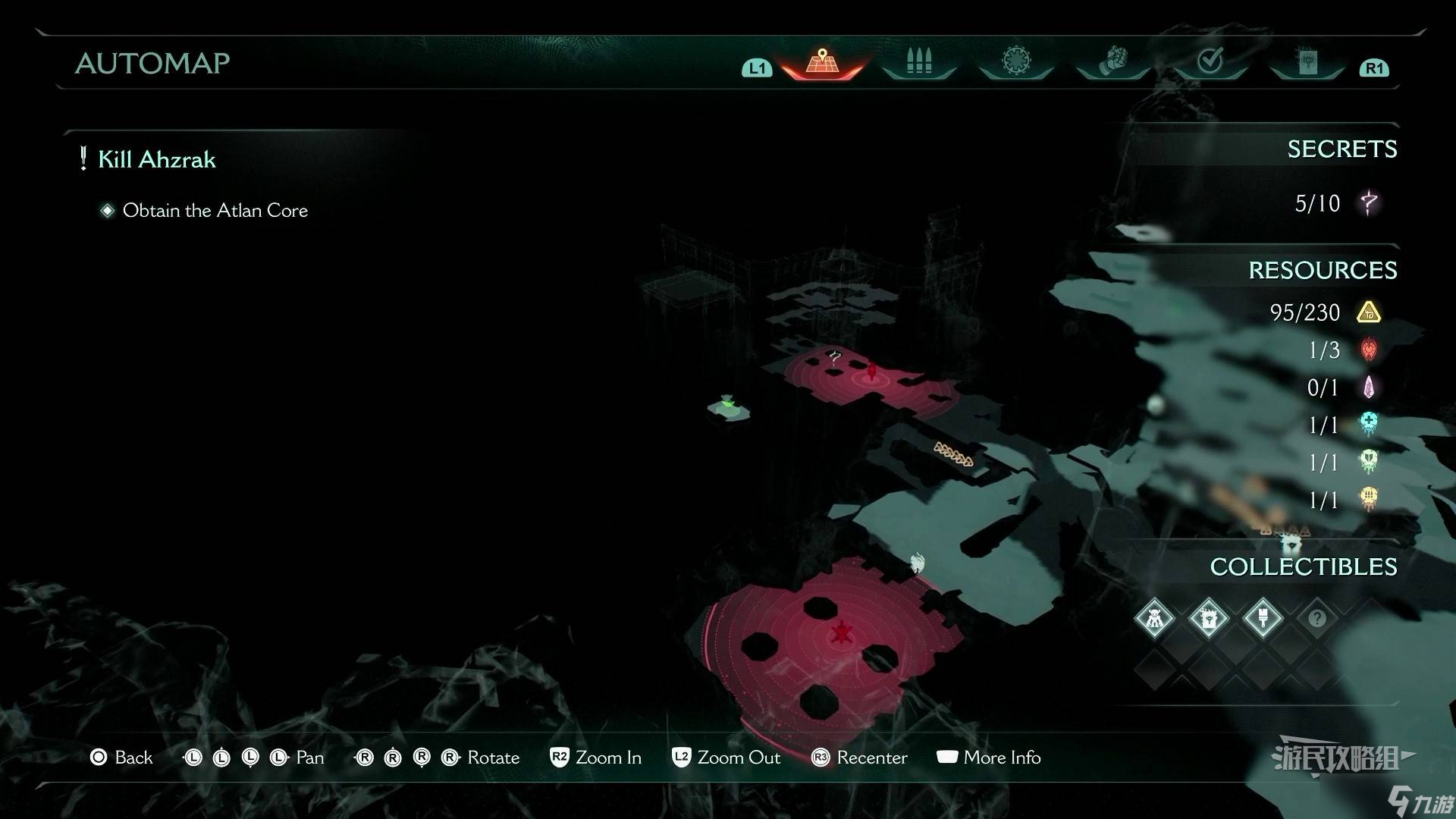Open the checkmark challenges tab
The image size is (1456, 819).
pos(1210,61)
